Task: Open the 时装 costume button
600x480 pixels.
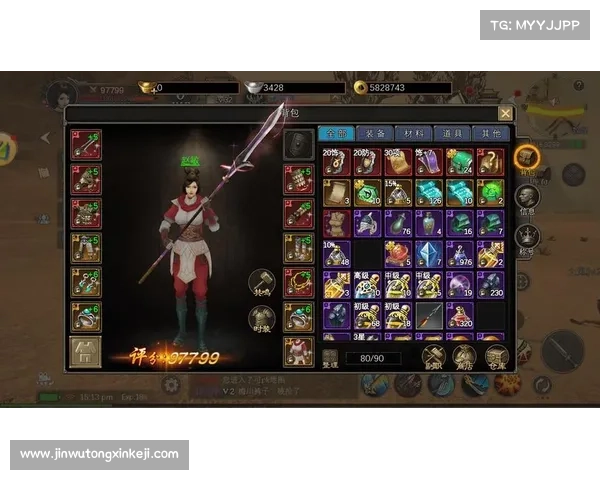Action: tap(260, 319)
